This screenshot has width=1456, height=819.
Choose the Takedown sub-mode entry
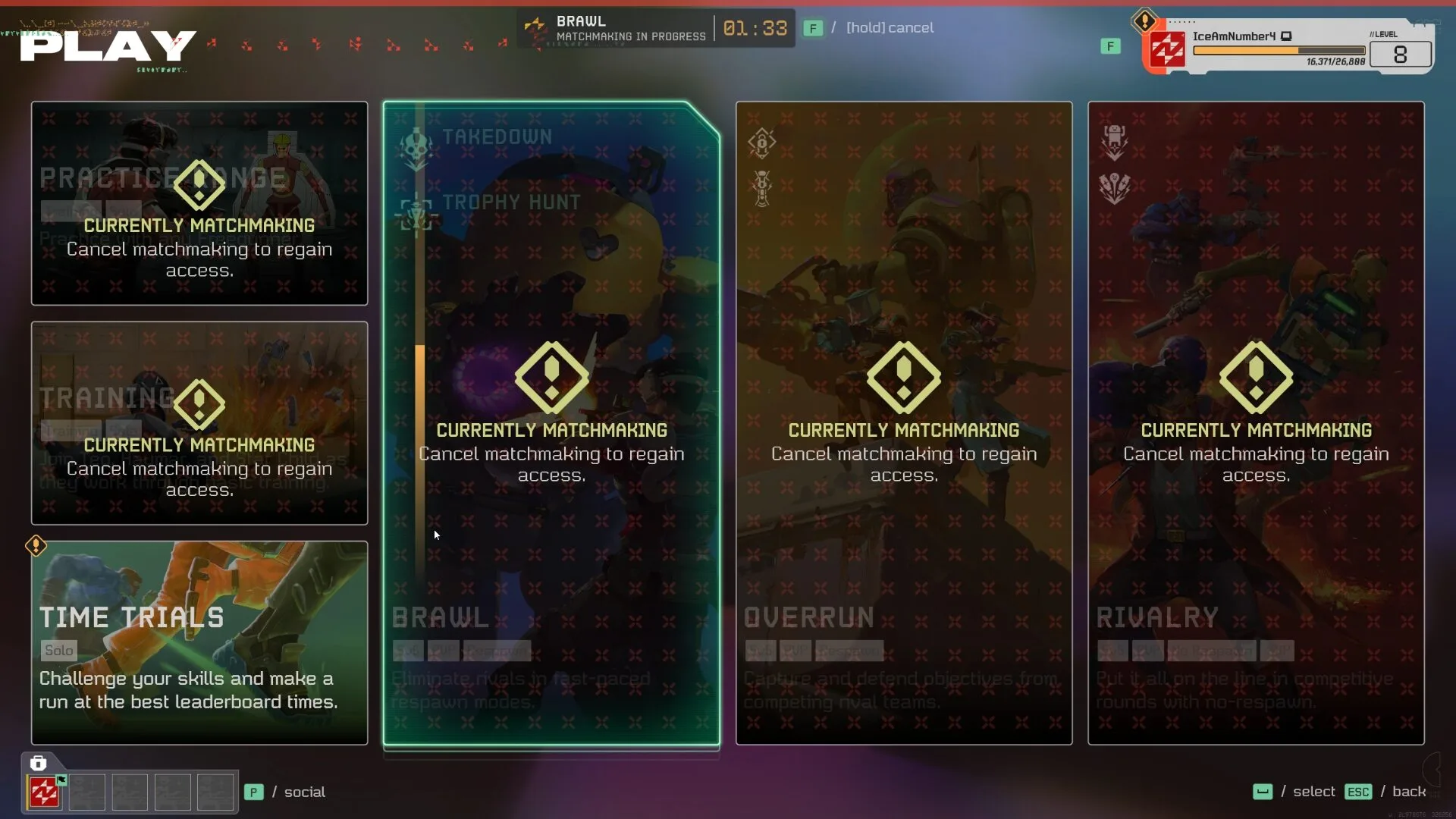coord(497,137)
